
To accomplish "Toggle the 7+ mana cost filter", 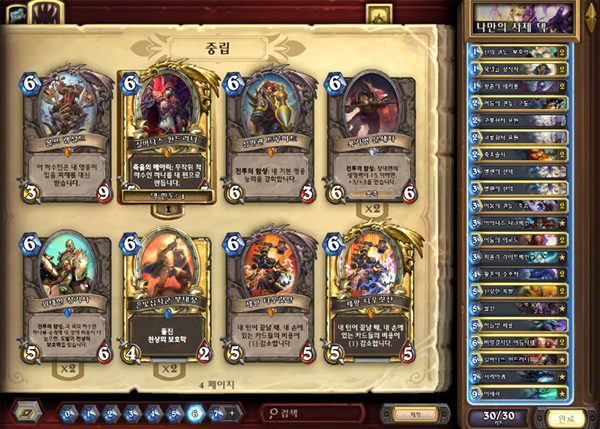I will [x=216, y=412].
